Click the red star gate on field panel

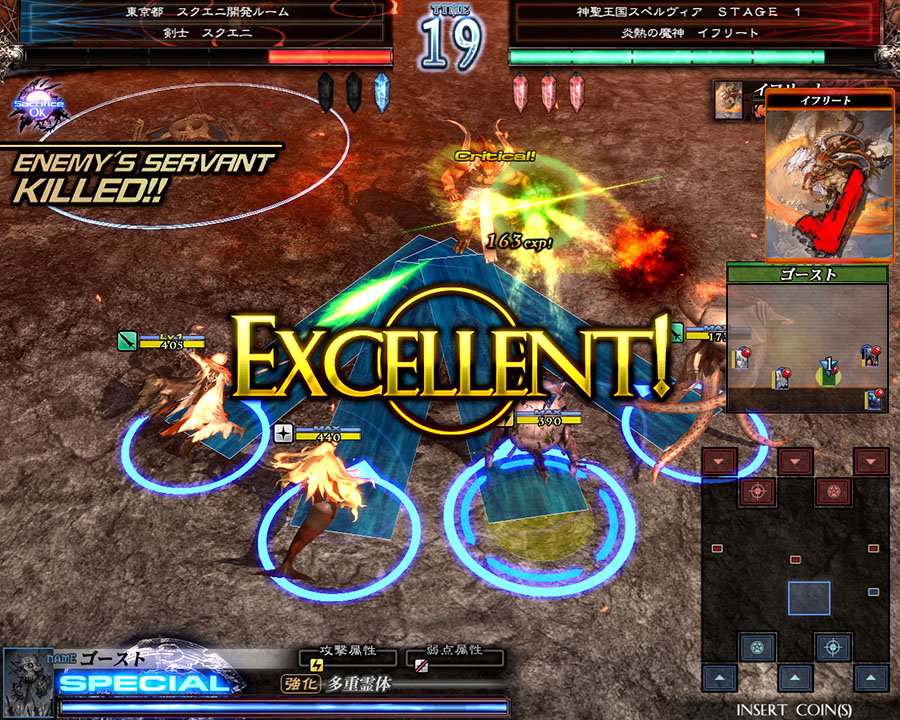pyautogui.click(x=832, y=491)
